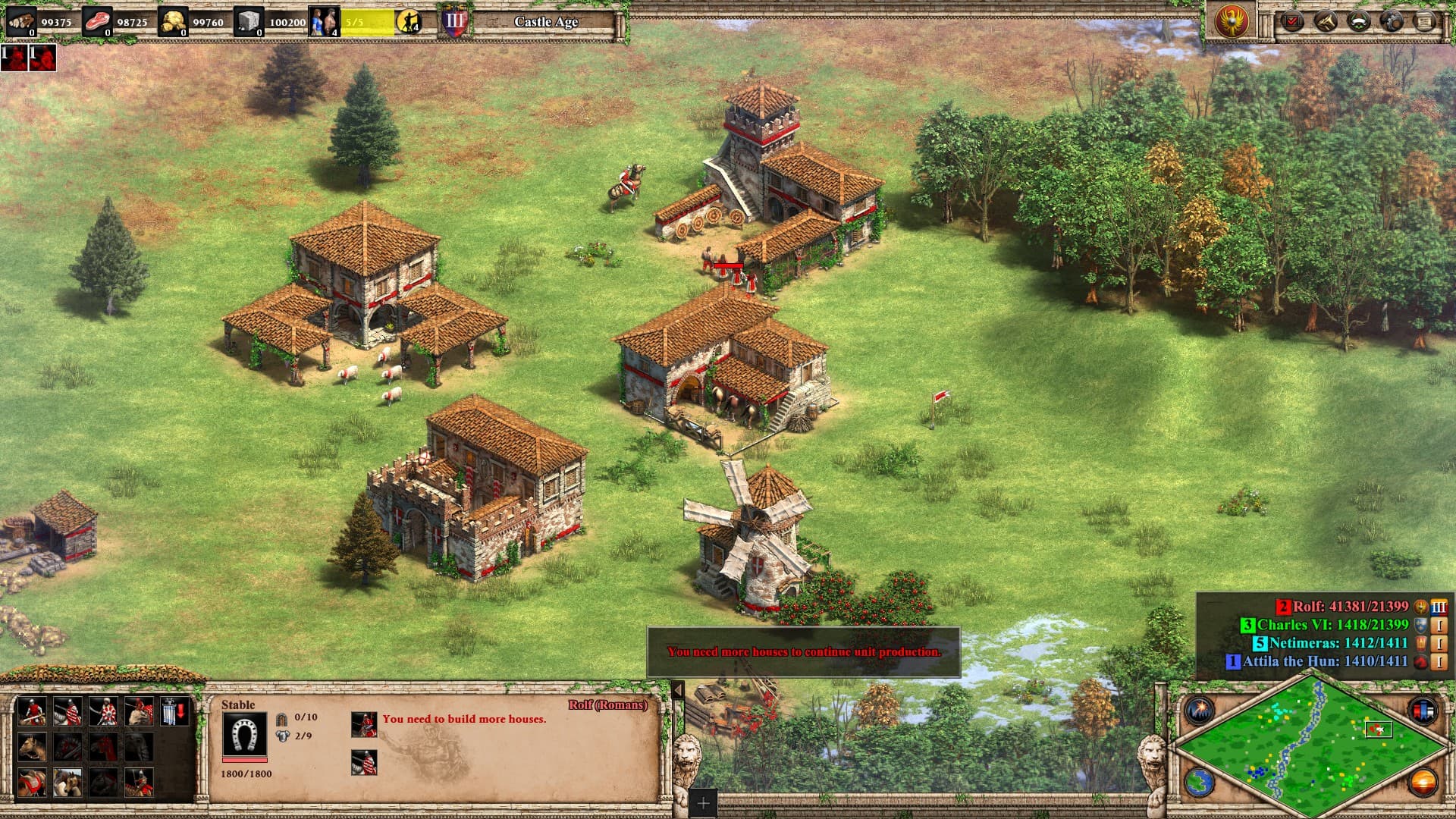This screenshot has height=819, width=1456.
Task: Research the white horses stable technology
Action: pyautogui.click(x=67, y=782)
